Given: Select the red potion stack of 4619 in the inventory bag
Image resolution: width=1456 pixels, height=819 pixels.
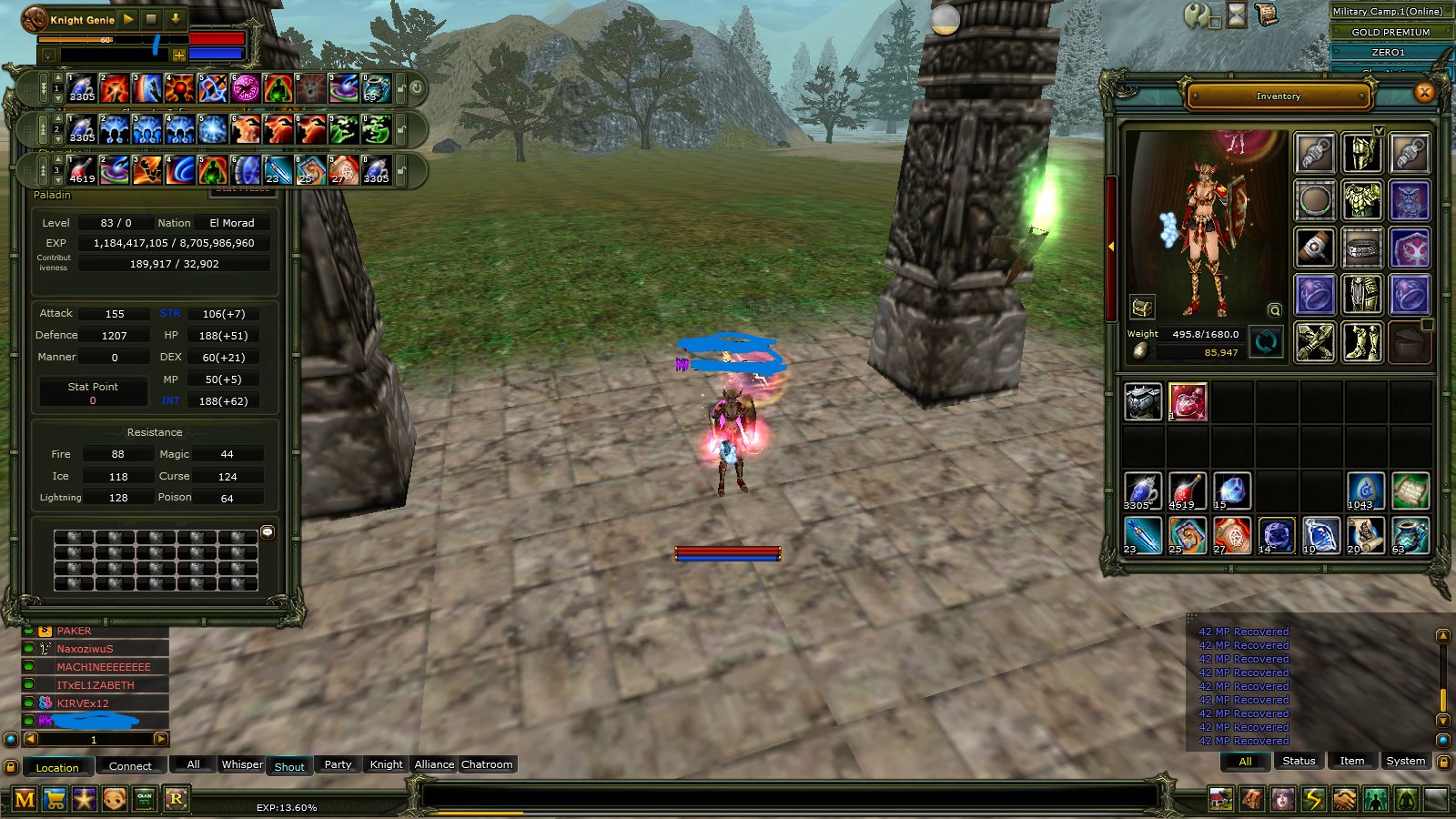Looking at the screenshot, I should point(1187,491).
